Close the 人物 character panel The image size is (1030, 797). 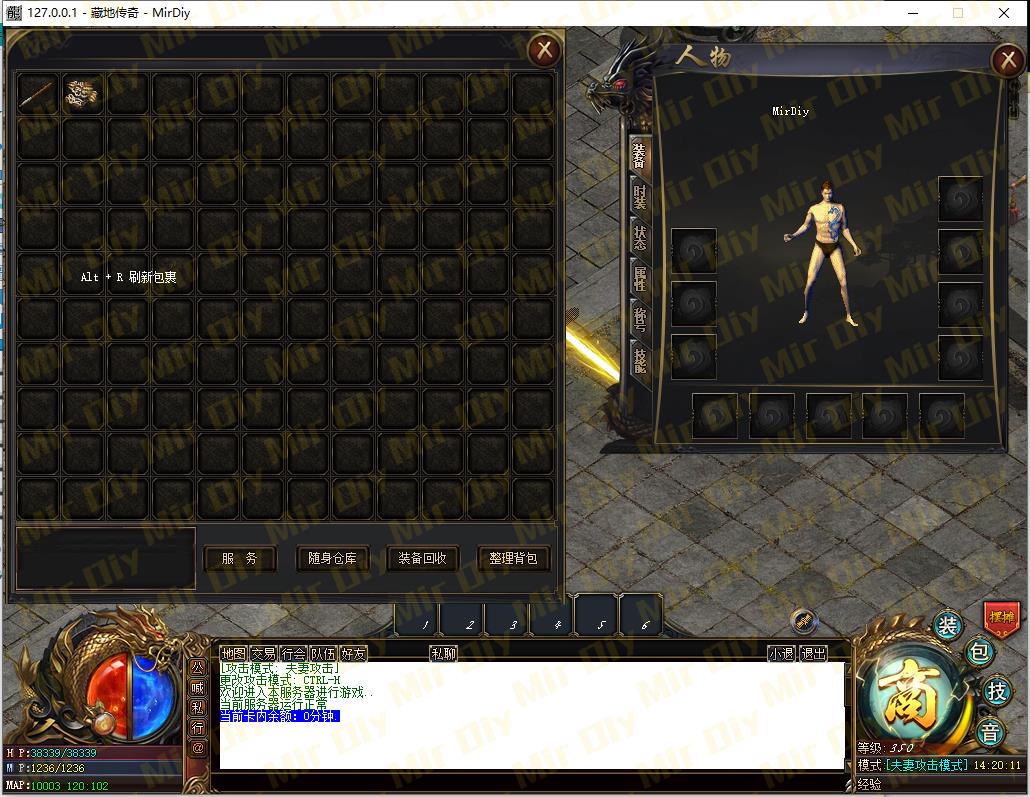(x=1008, y=61)
